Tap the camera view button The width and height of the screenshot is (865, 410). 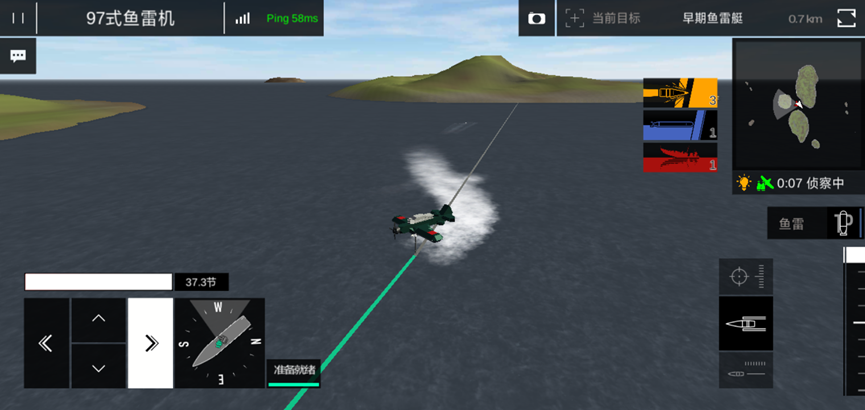pos(537,18)
